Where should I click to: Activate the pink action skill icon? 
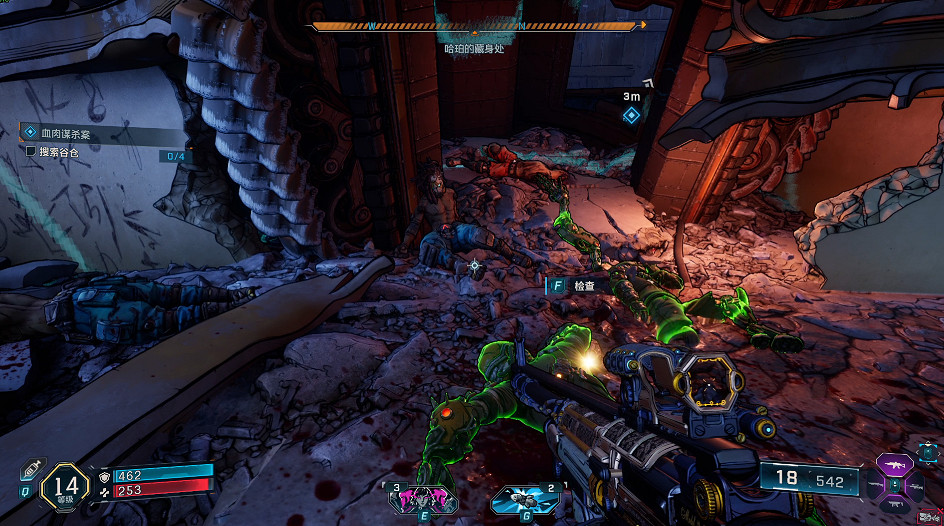(x=422, y=497)
